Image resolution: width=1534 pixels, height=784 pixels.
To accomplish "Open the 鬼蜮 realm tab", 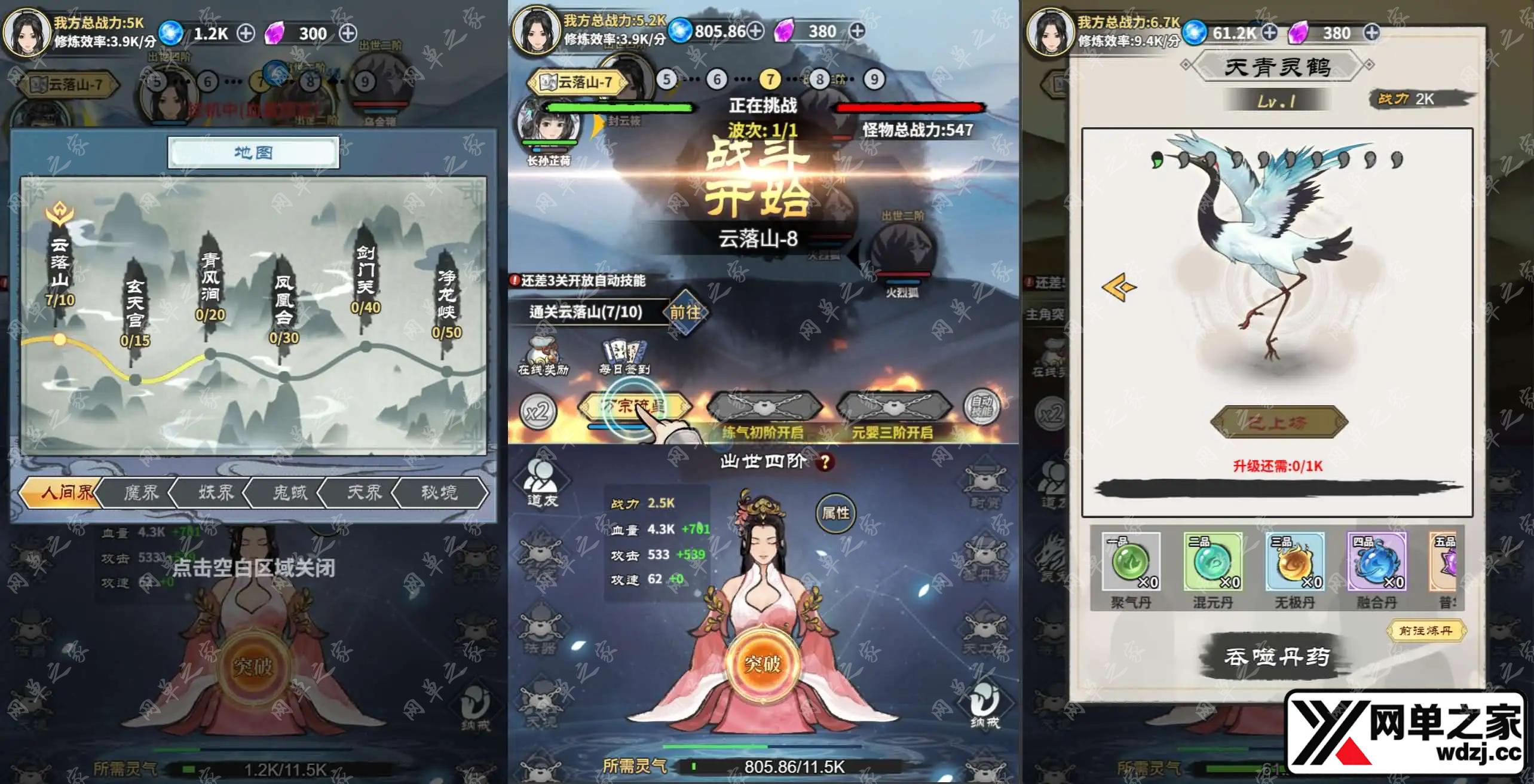I will (290, 492).
